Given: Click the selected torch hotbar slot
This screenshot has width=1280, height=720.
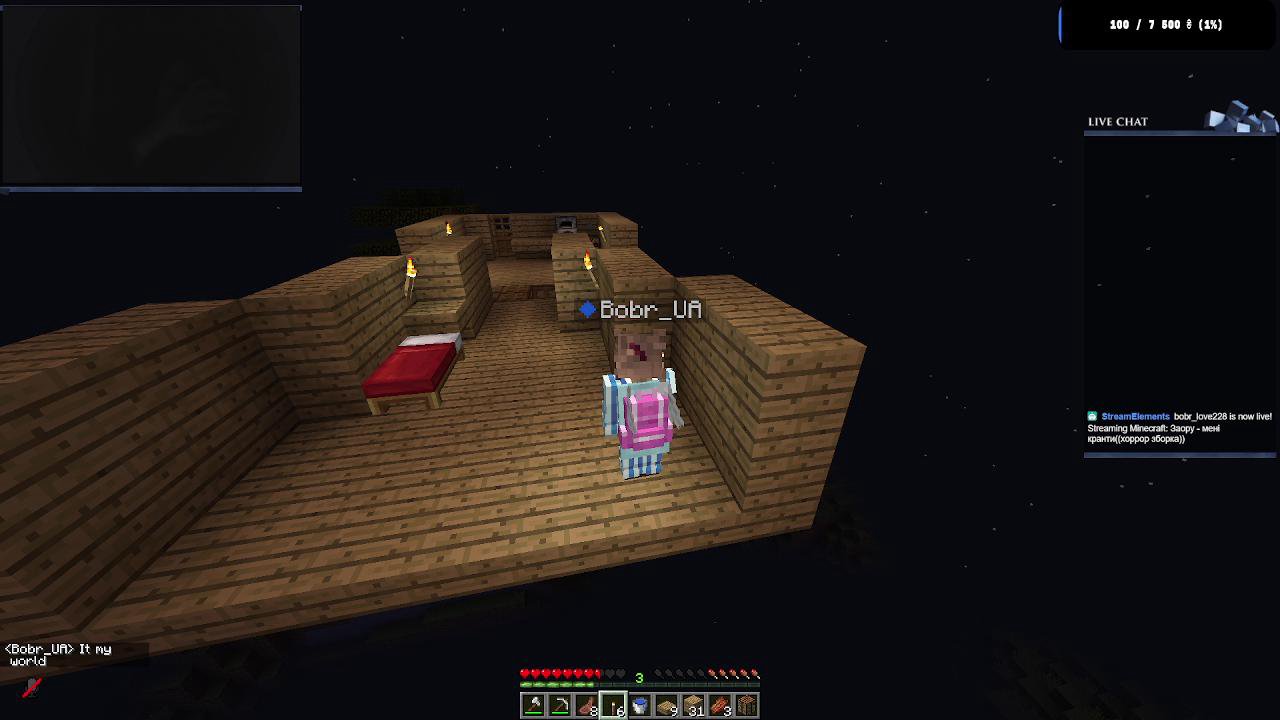Looking at the screenshot, I should (614, 703).
